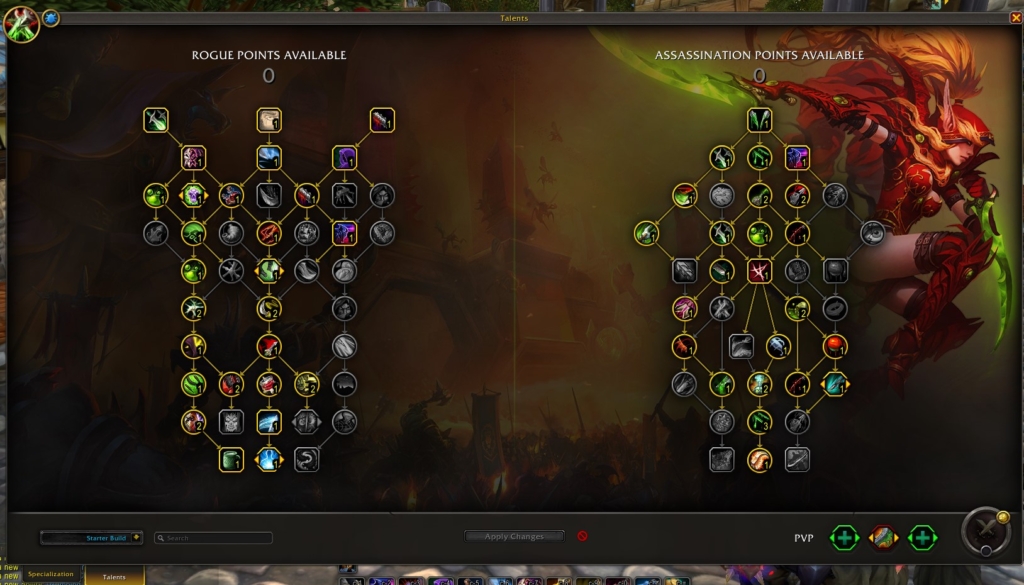The height and width of the screenshot is (585, 1024).
Task: Select the middle PVP talent slot
Action: pos(883,538)
